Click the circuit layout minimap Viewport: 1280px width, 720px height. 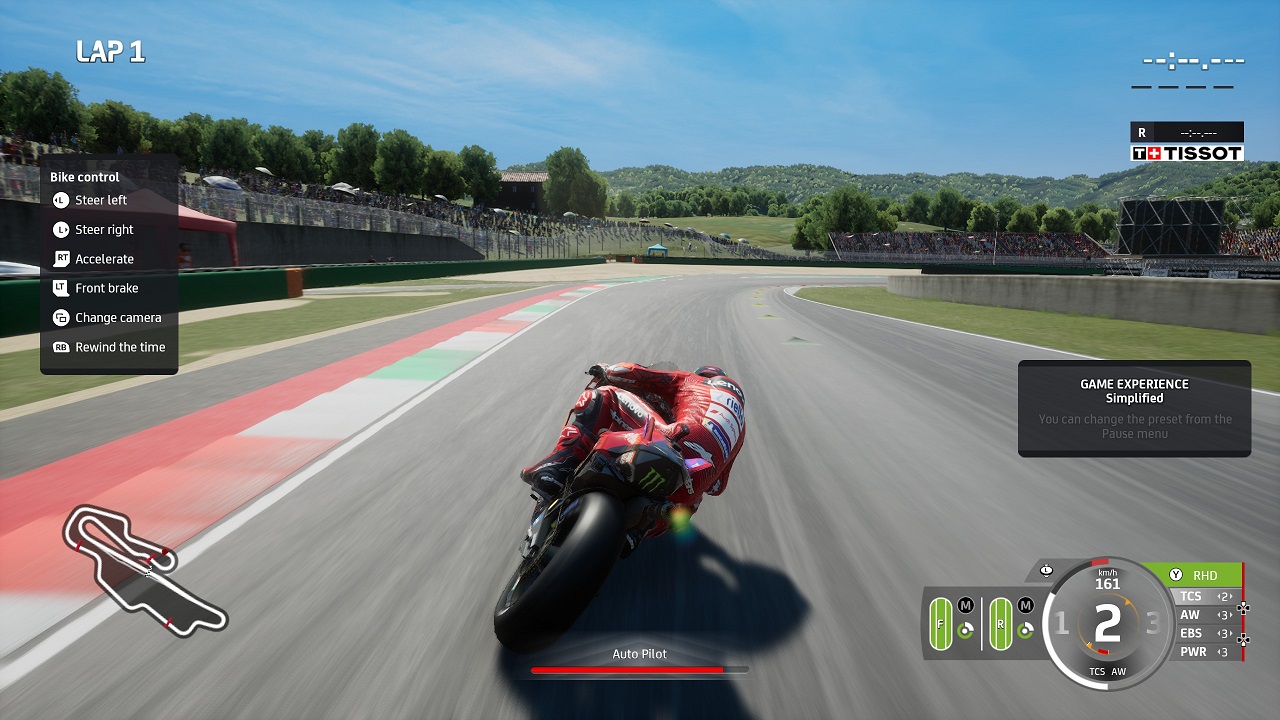coord(145,568)
